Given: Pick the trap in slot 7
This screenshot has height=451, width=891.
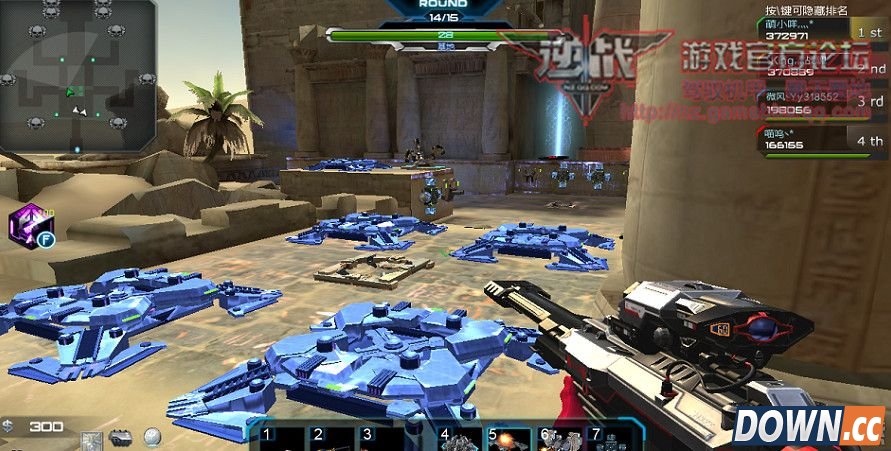Looking at the screenshot, I should [609, 439].
